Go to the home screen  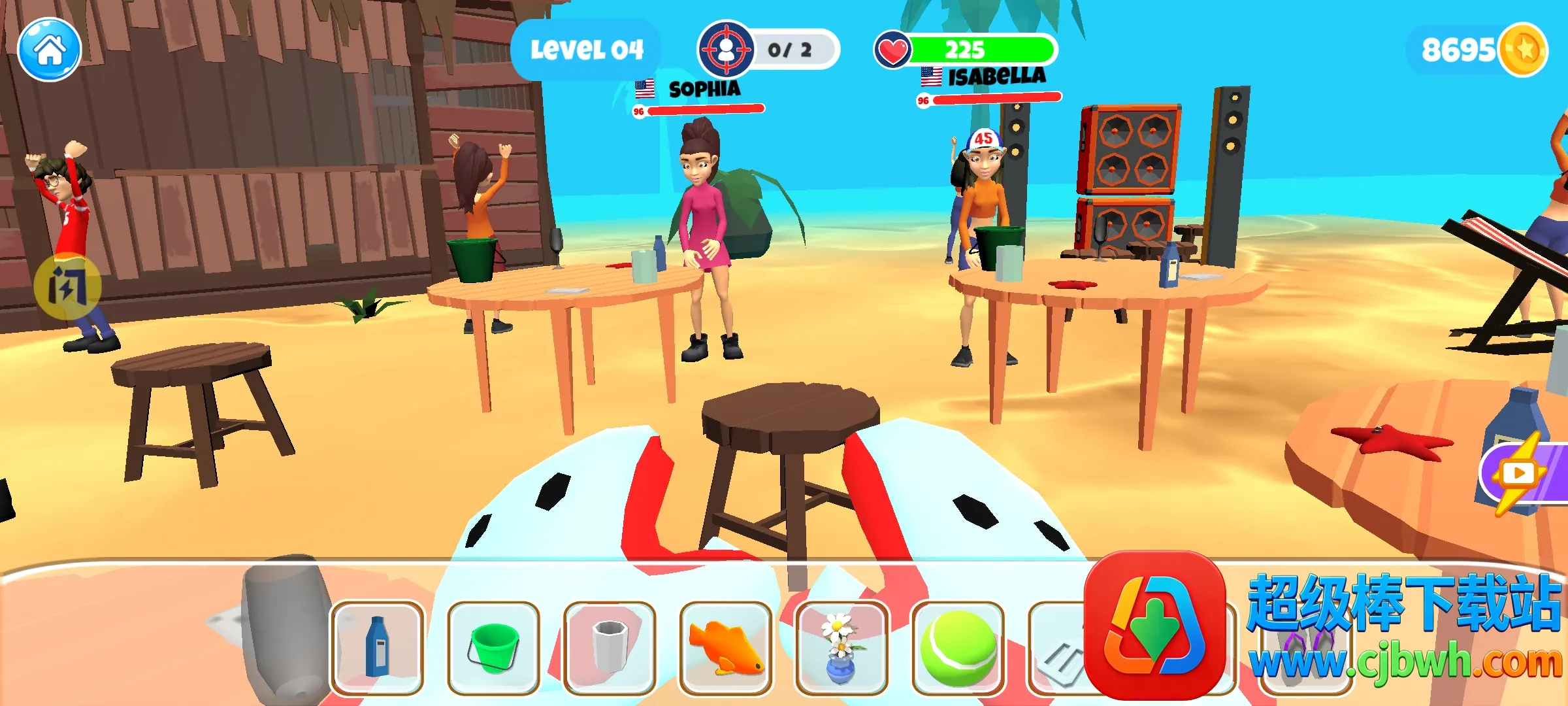(49, 50)
